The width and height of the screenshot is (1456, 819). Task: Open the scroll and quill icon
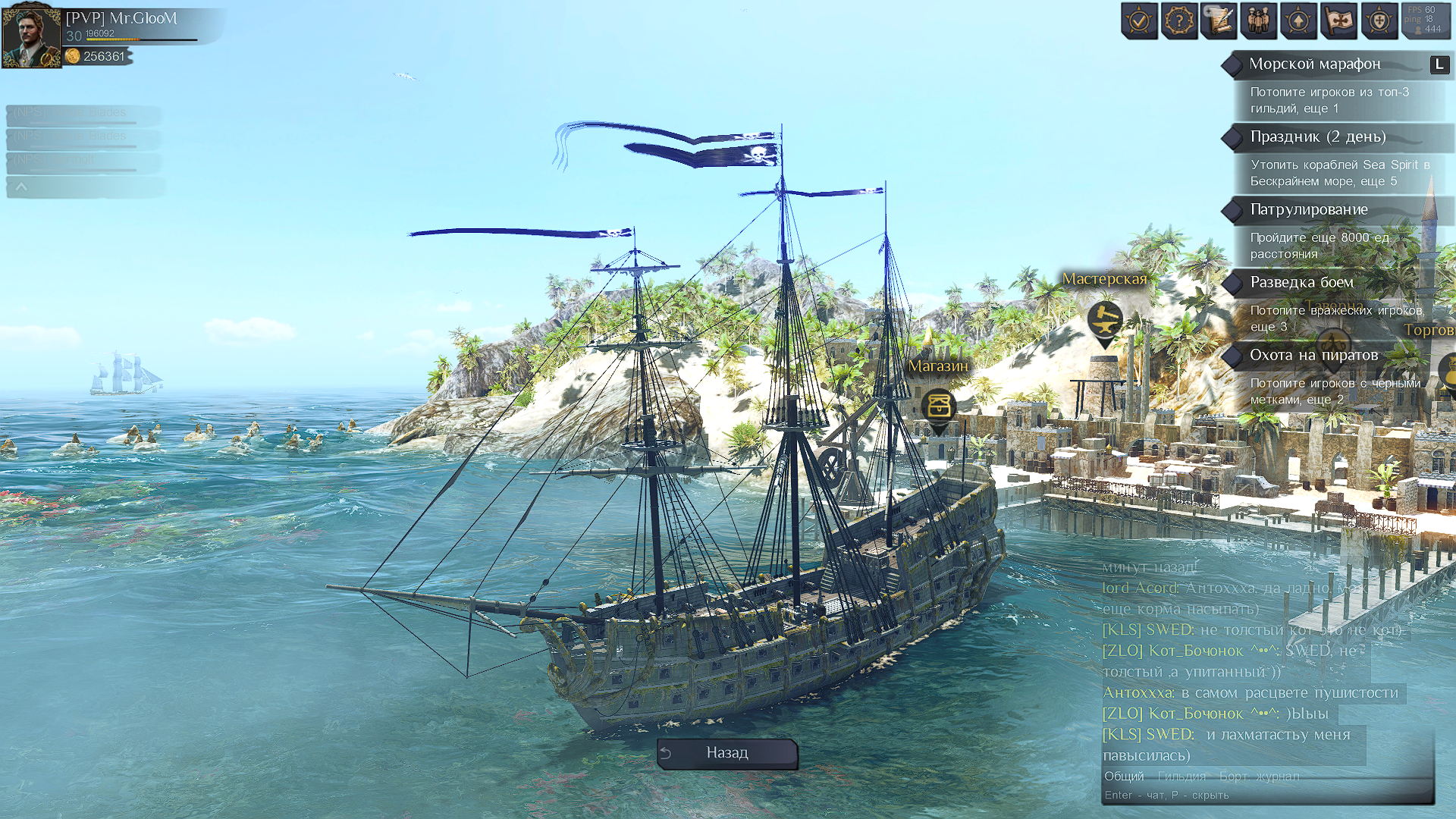pyautogui.click(x=1219, y=21)
